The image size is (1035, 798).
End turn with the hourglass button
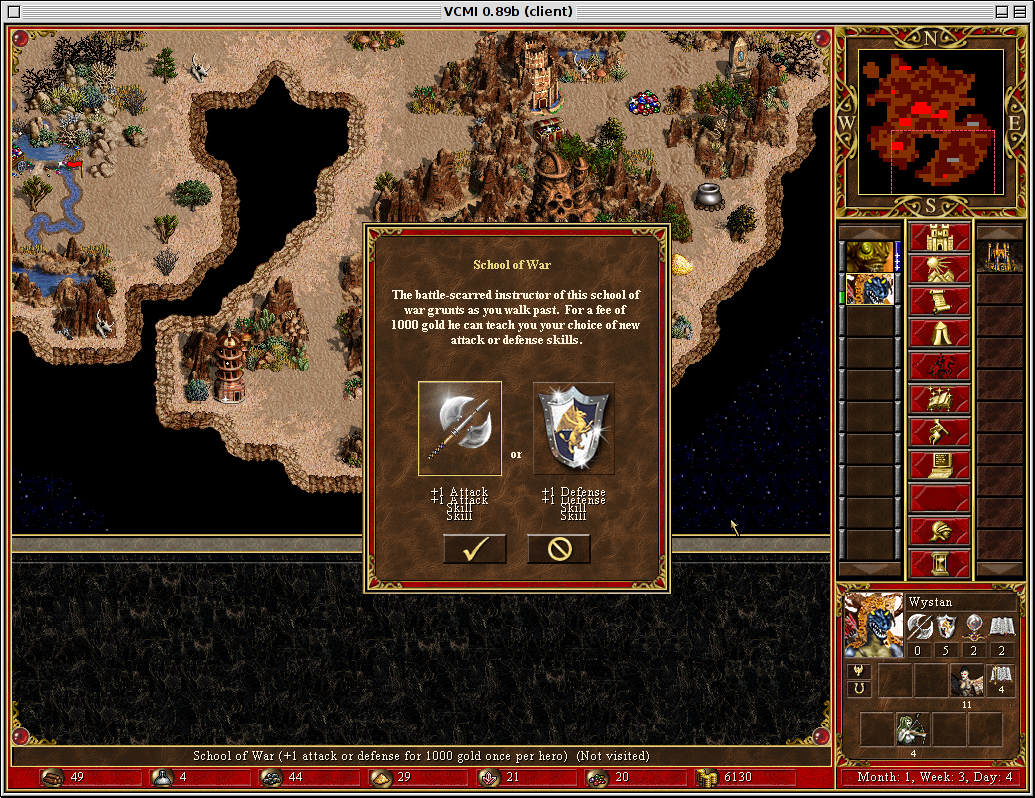(x=939, y=563)
